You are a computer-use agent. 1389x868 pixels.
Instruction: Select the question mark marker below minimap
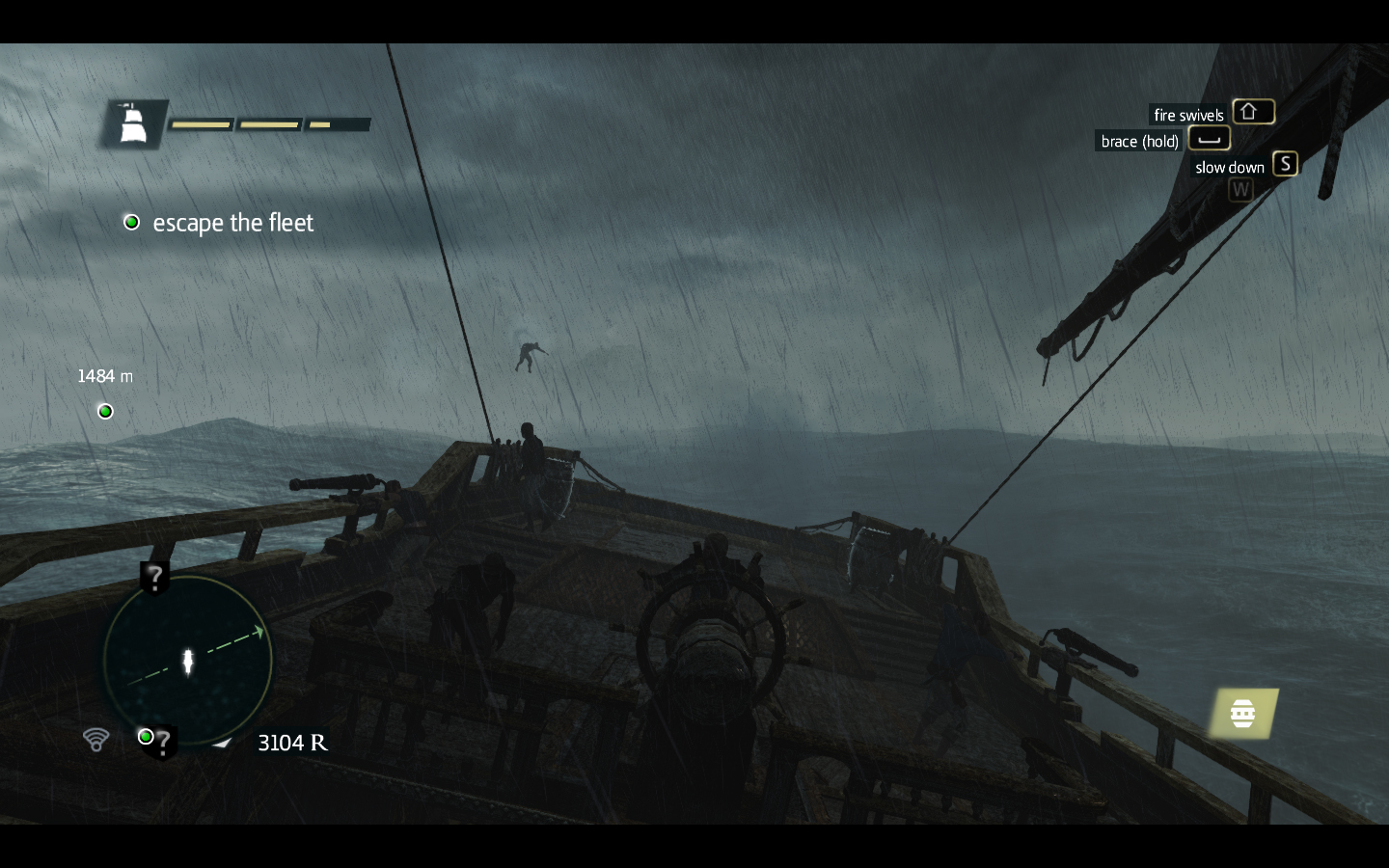coord(160,742)
